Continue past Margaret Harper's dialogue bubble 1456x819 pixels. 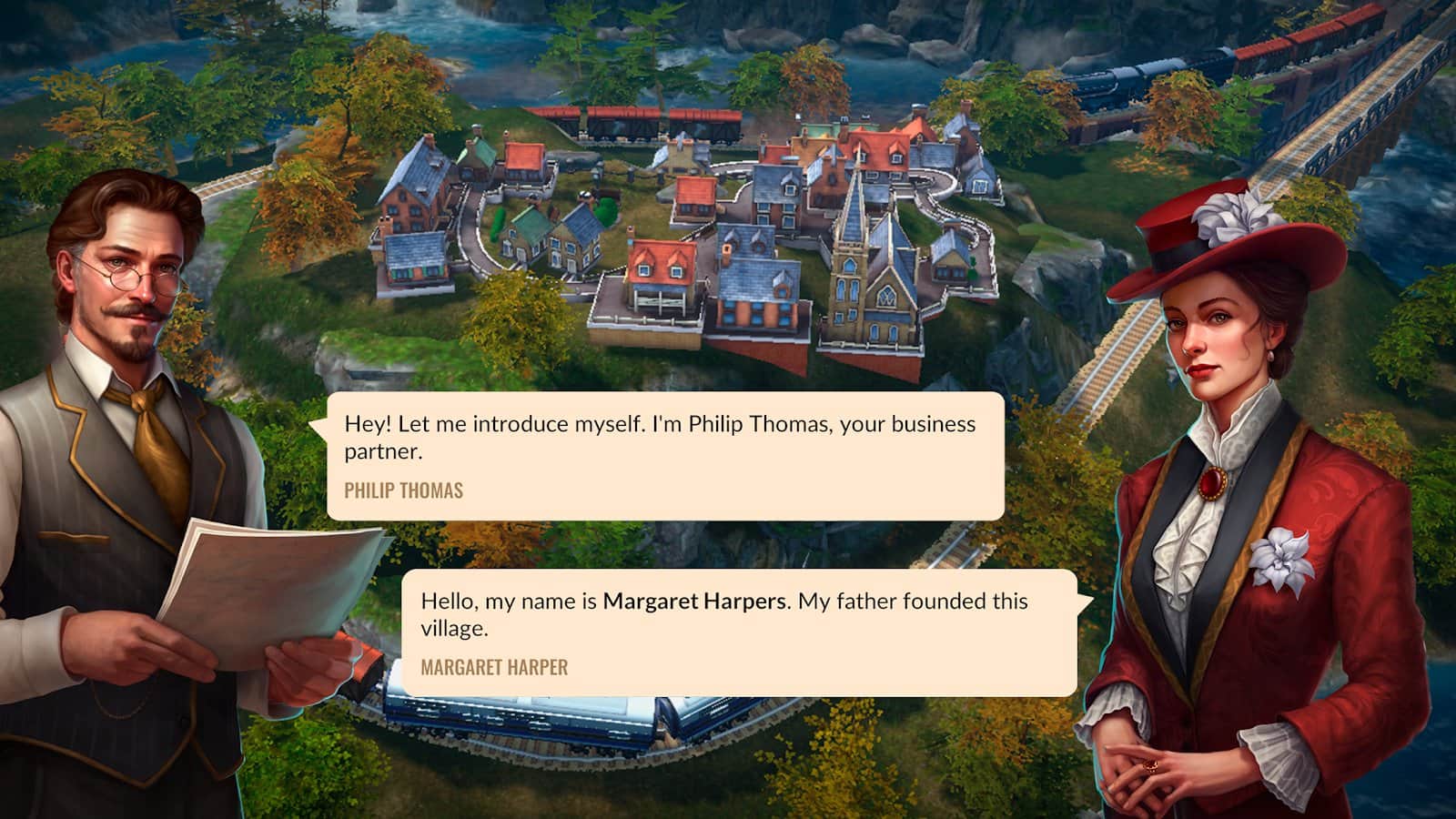(x=739, y=633)
